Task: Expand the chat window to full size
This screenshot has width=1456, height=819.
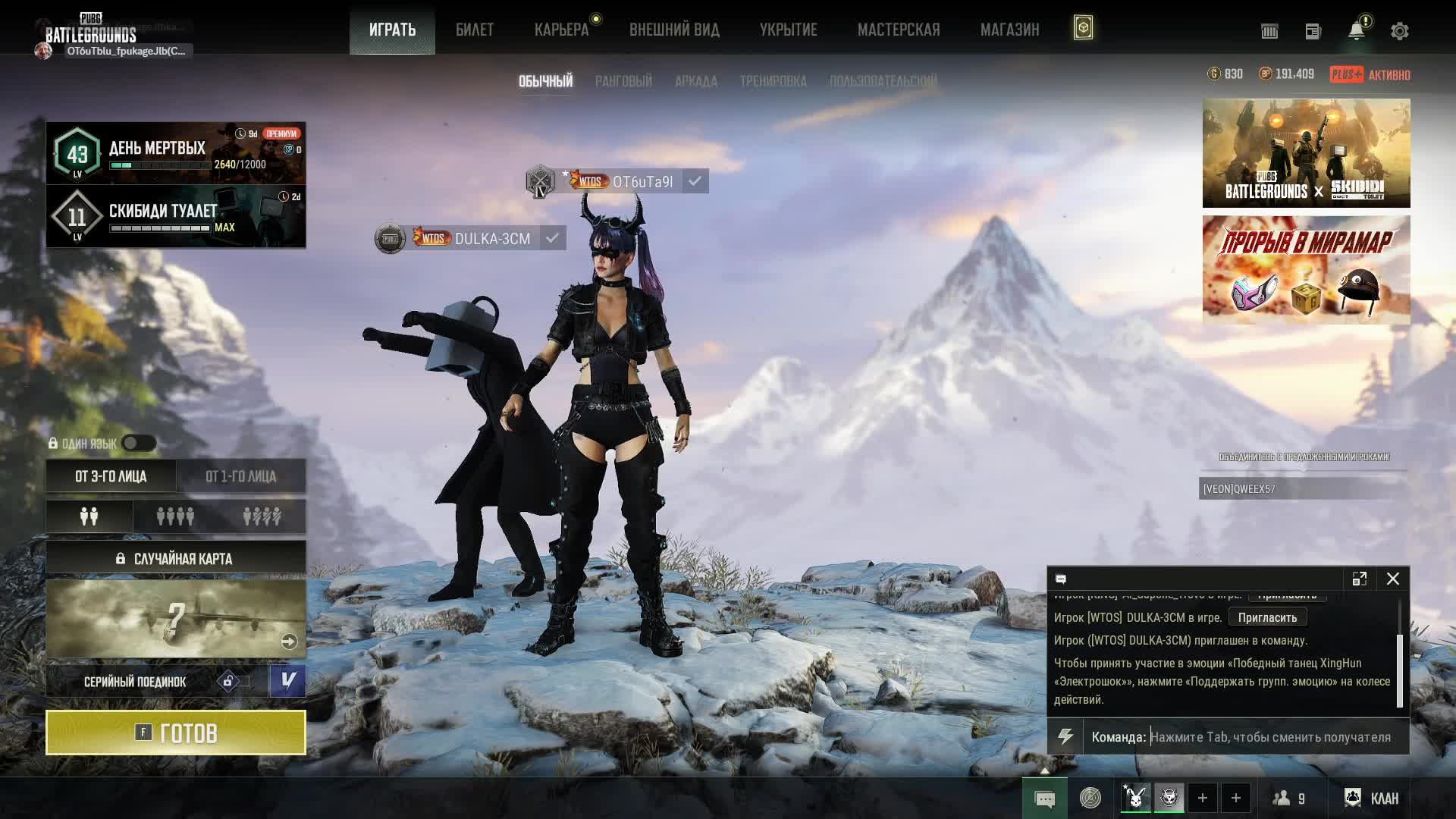Action: (x=1359, y=579)
